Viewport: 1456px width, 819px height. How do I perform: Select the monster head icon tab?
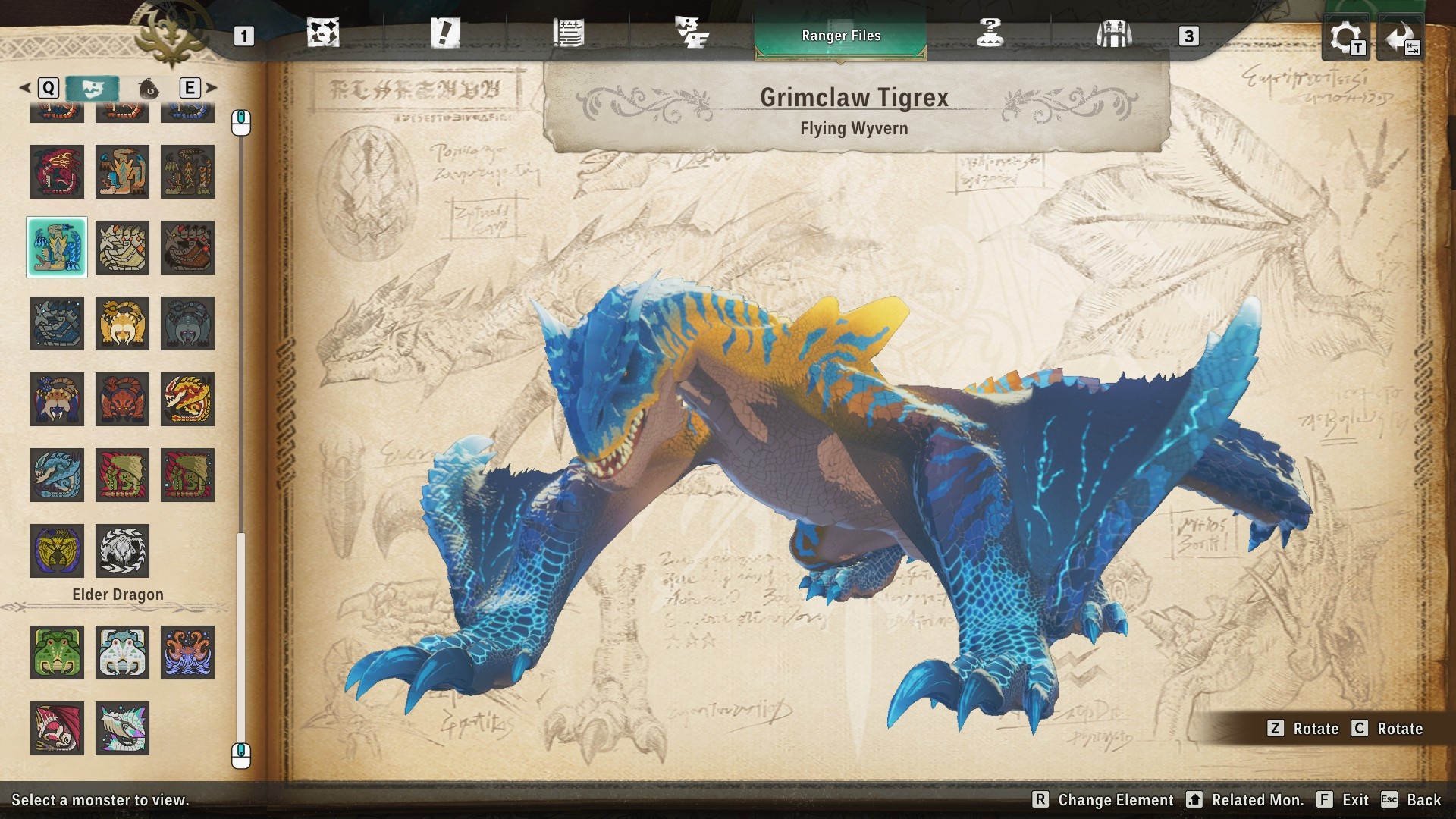(93, 88)
